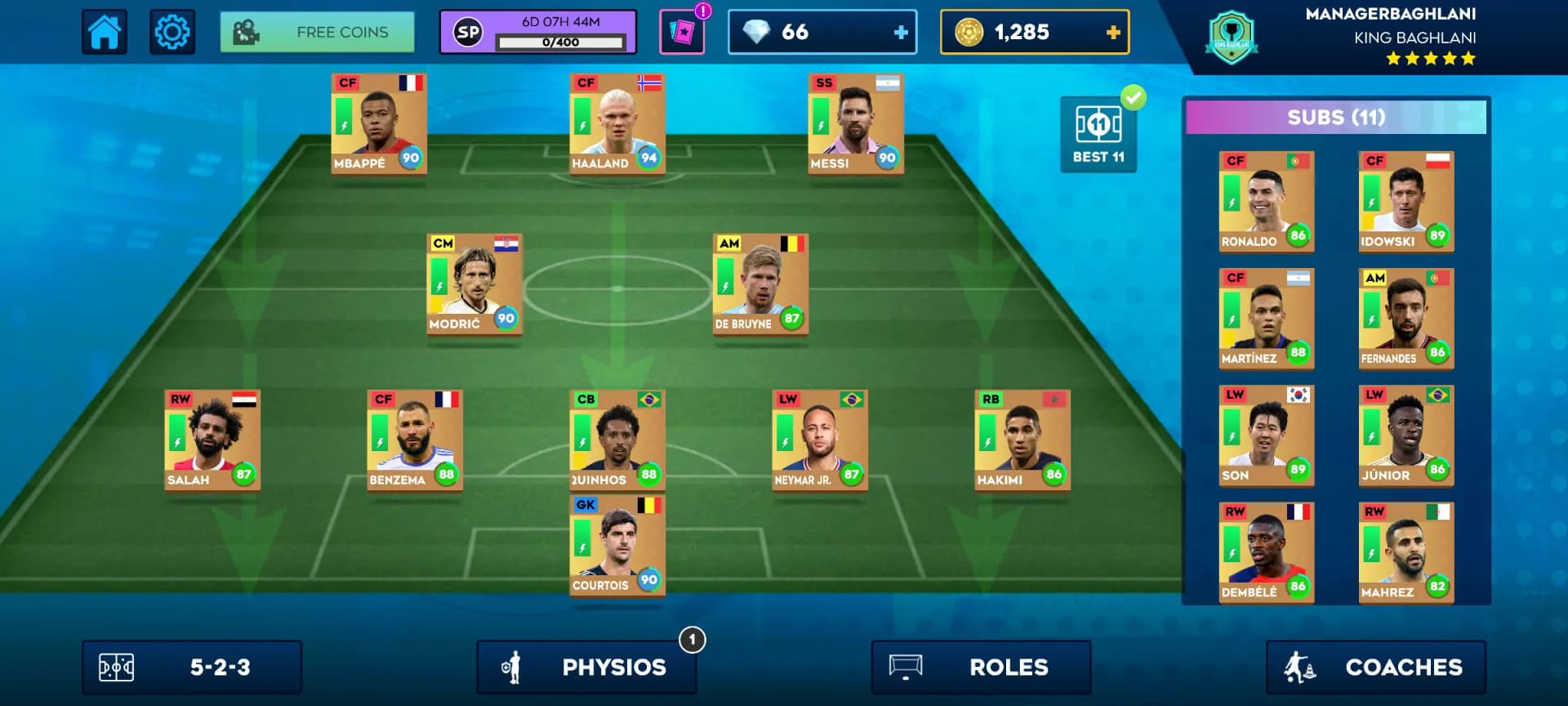Open the ROLES menu
1568x706 pixels.
tap(981, 668)
